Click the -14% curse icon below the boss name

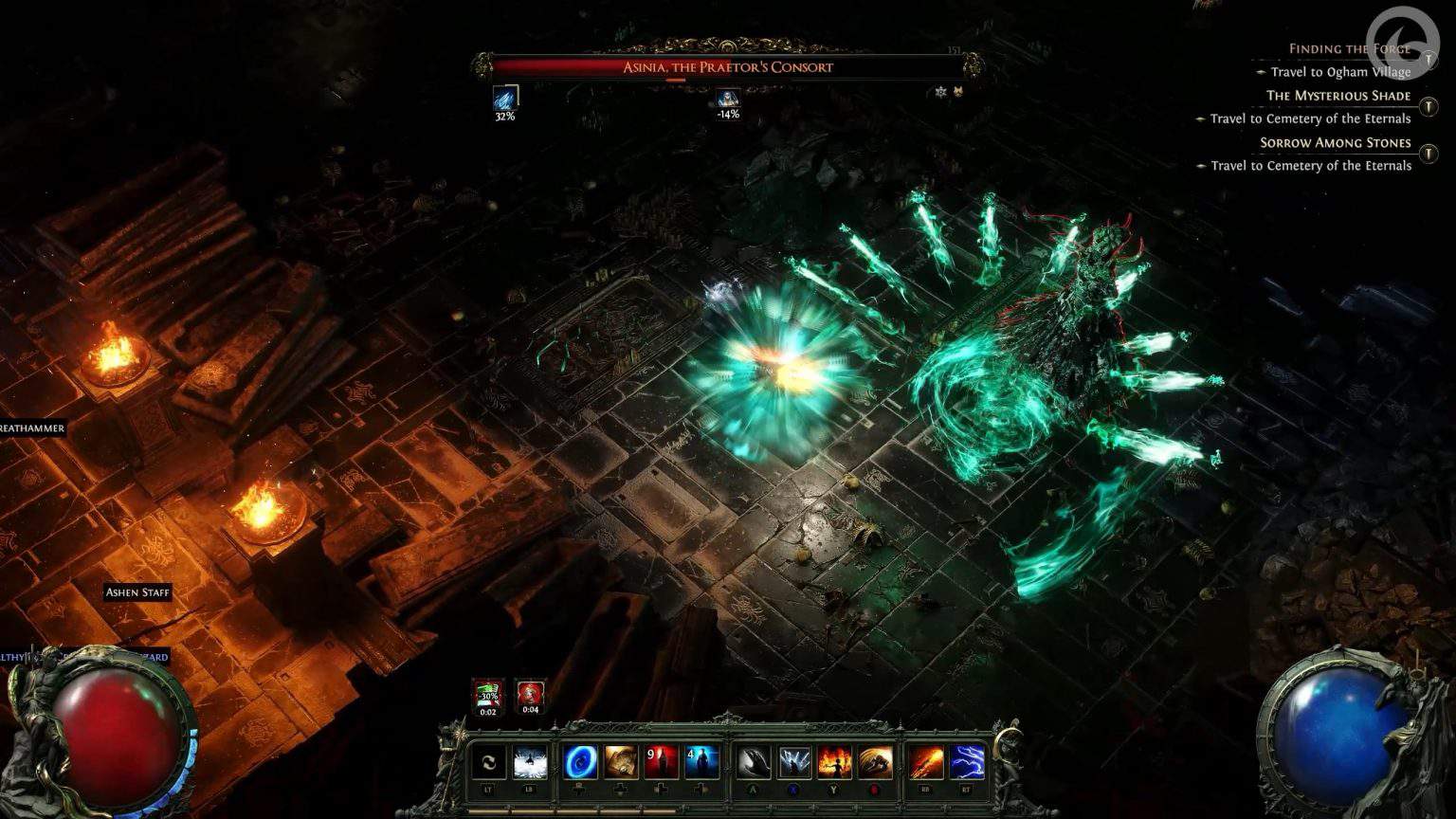coord(729,98)
